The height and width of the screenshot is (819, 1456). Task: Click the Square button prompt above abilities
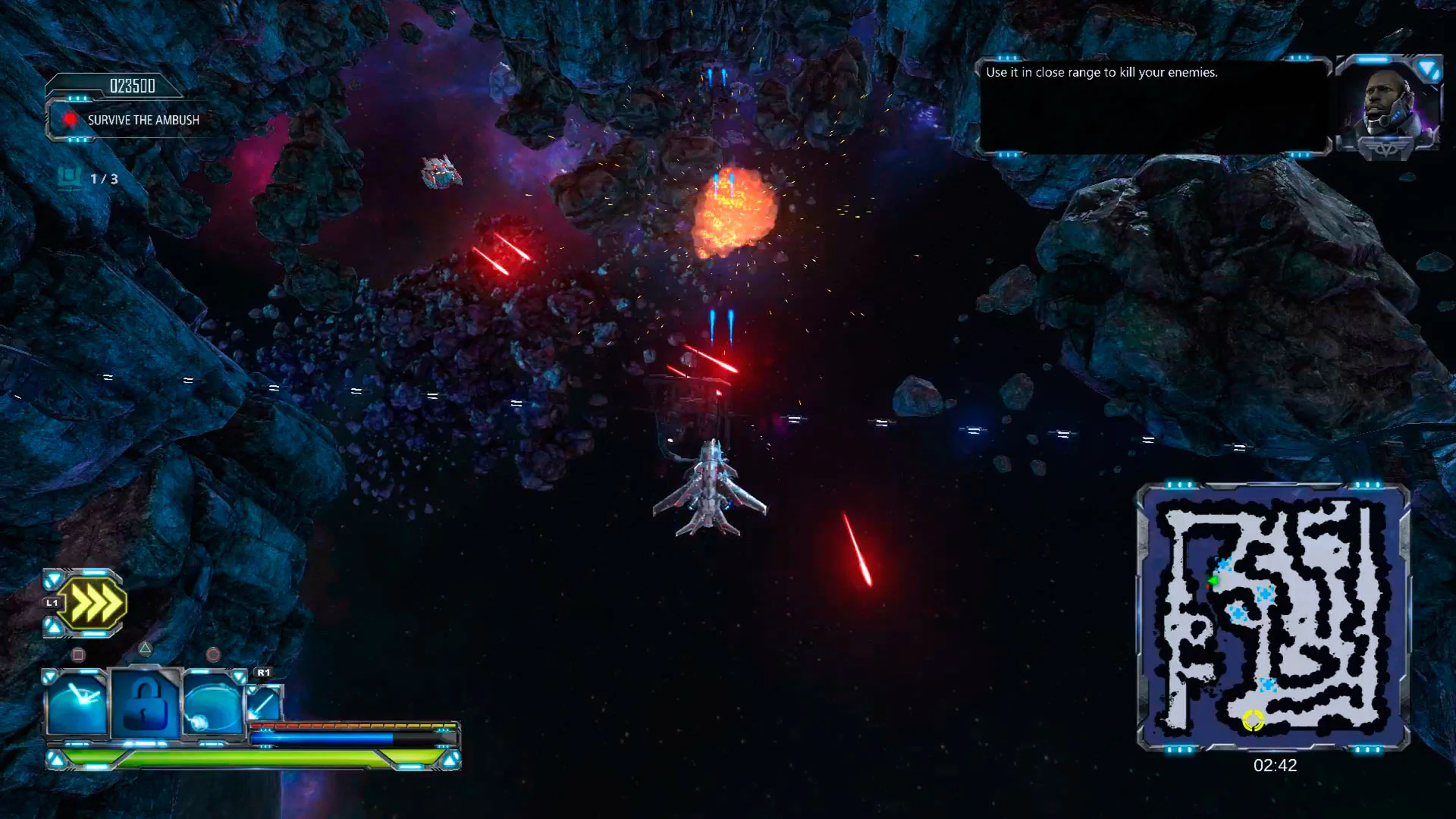pos(77,653)
